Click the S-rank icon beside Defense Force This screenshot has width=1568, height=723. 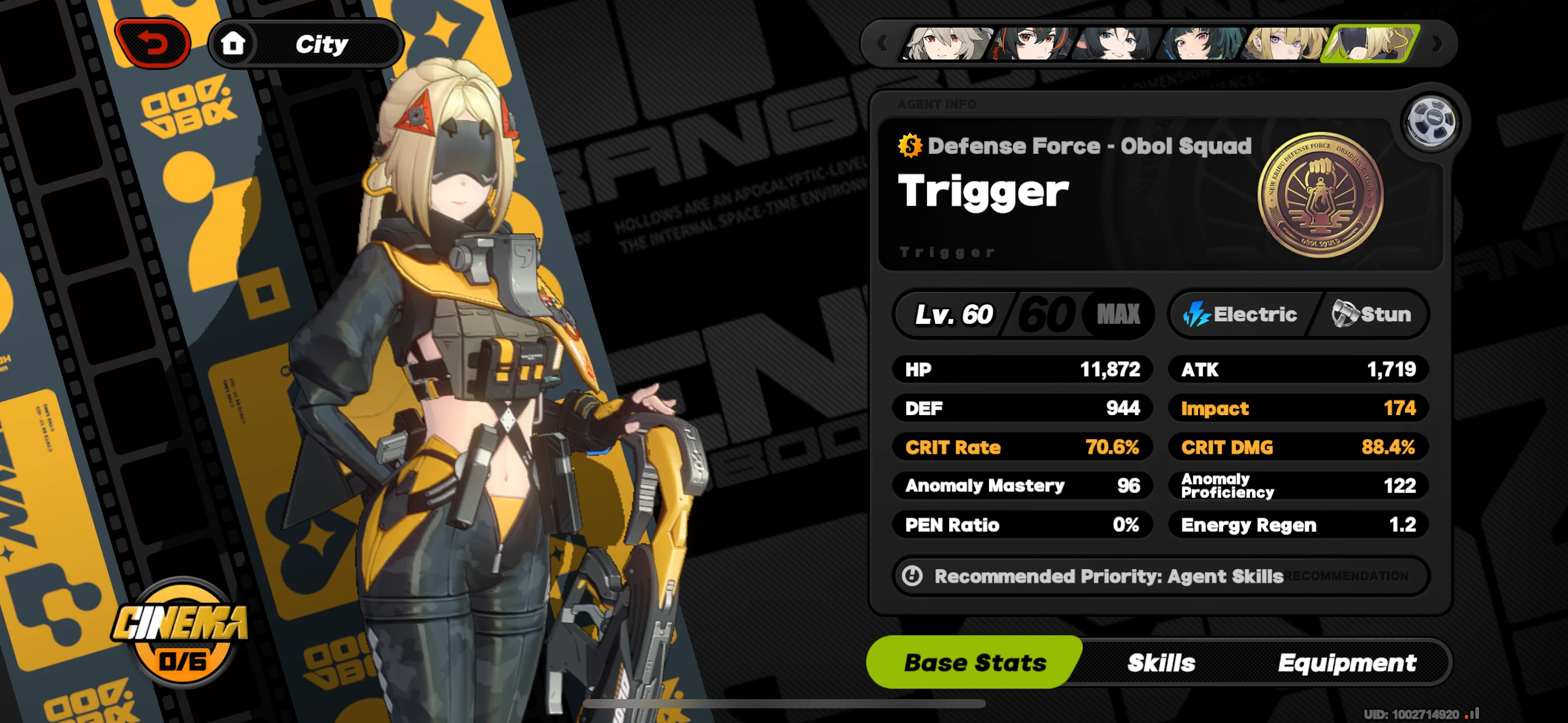coord(909,145)
